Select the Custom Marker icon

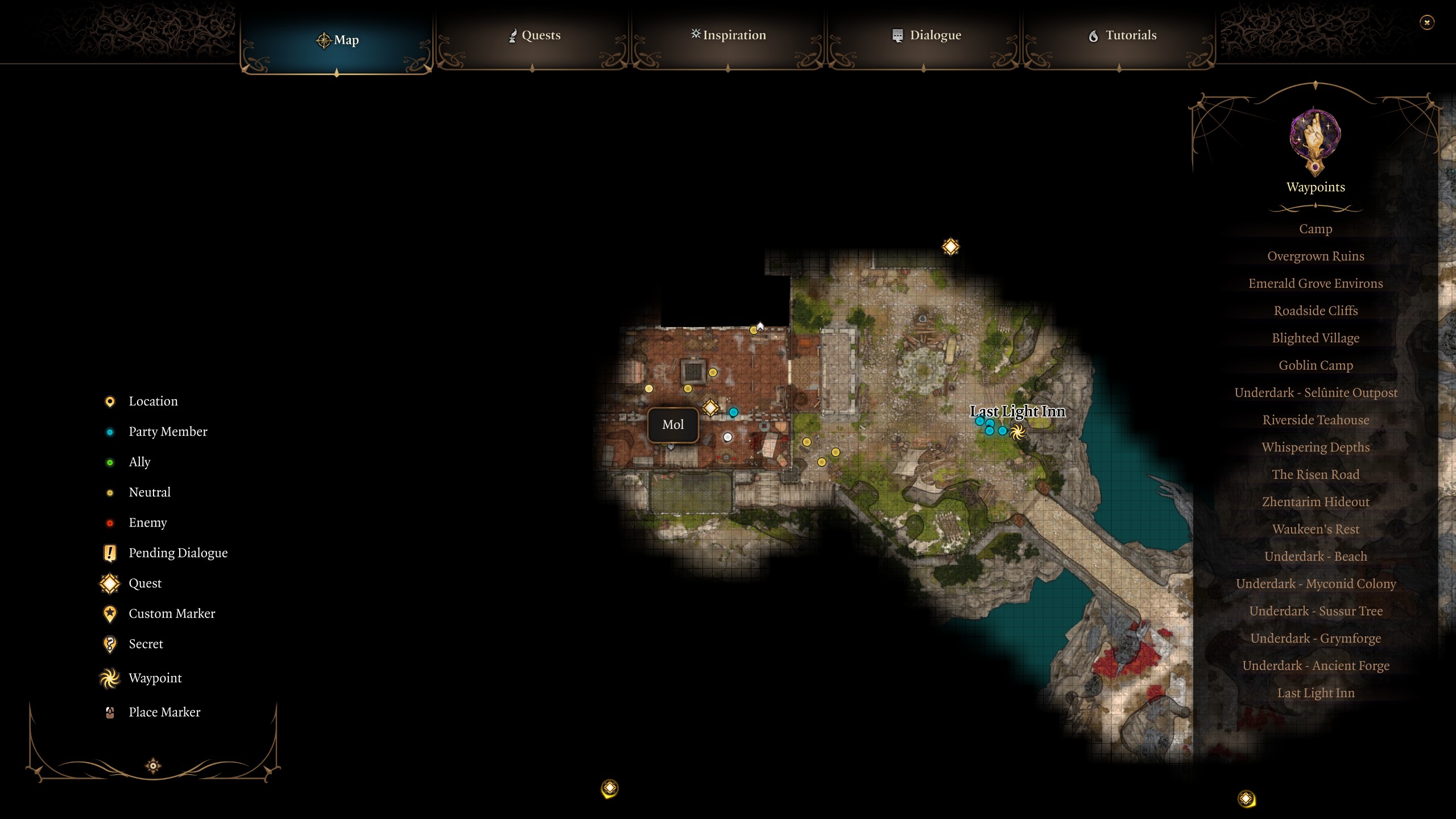tap(109, 613)
